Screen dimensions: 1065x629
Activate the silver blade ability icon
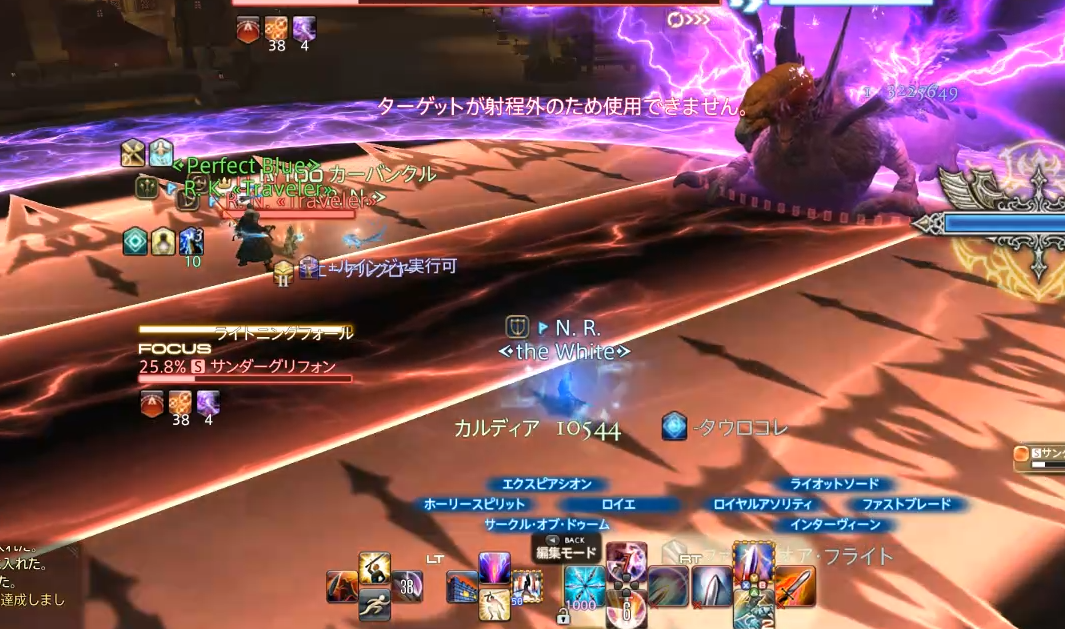tap(712, 586)
